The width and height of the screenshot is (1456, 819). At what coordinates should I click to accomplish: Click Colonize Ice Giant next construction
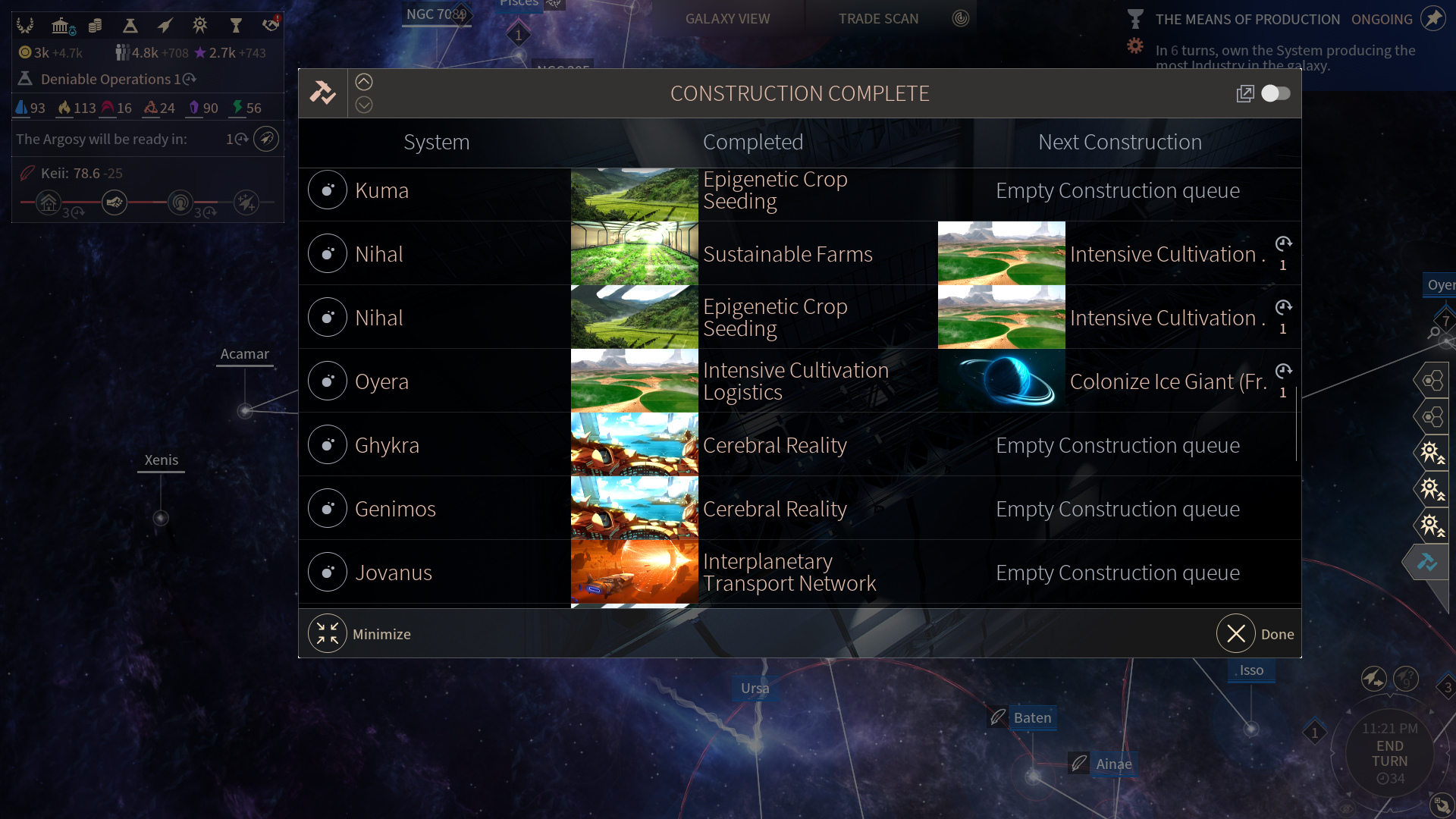(x=1167, y=382)
